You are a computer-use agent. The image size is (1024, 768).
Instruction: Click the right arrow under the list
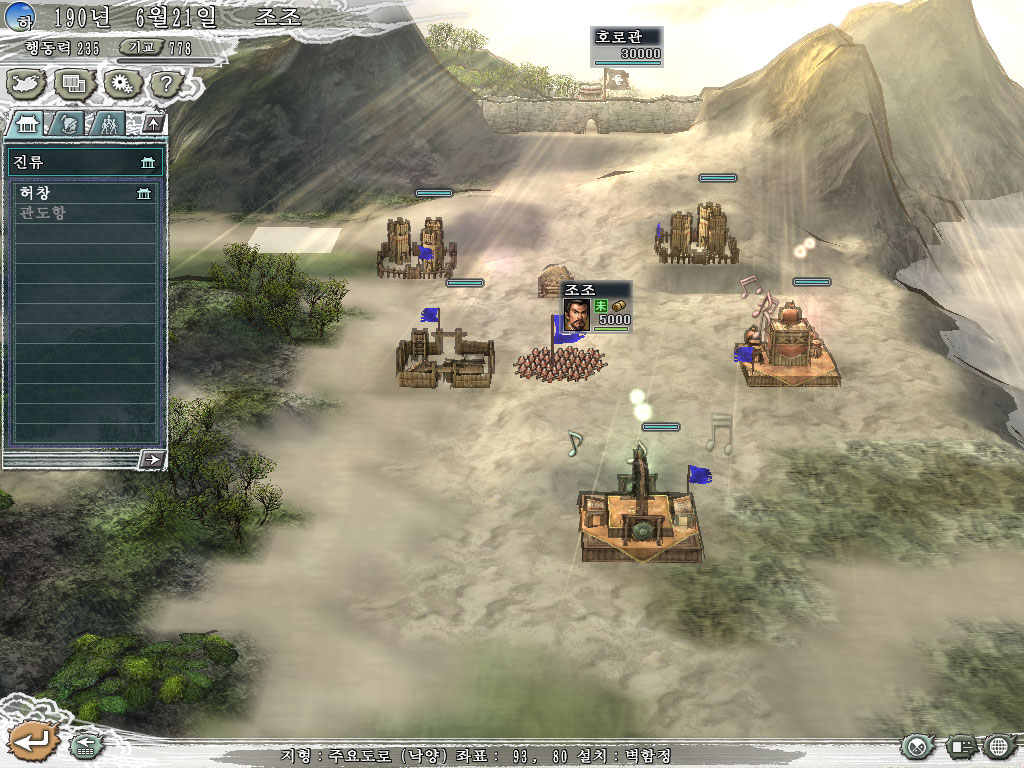(152, 459)
